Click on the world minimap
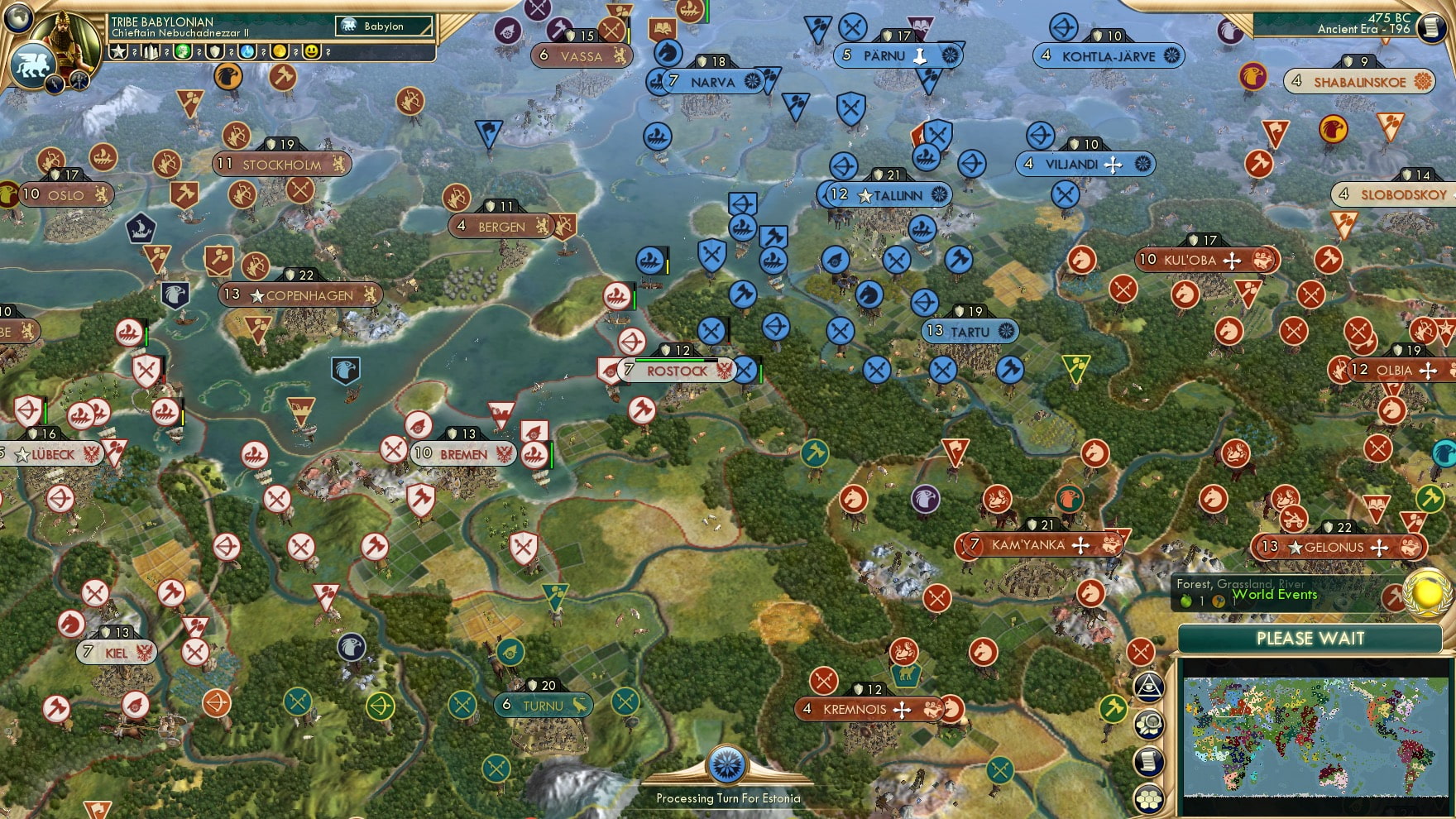Screen dimensions: 1456x819 (x=1315, y=736)
